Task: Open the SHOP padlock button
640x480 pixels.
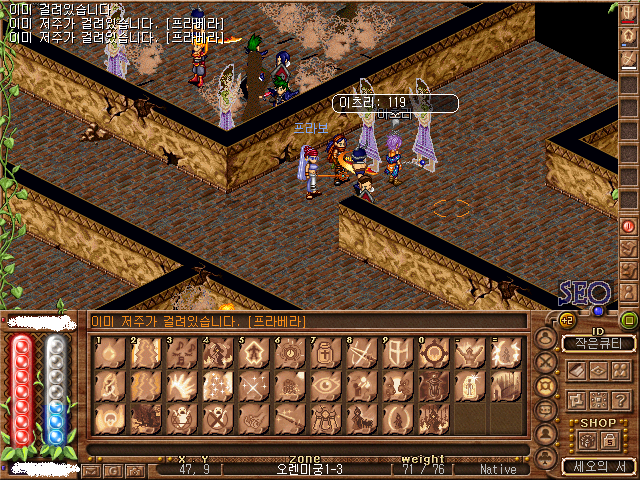Action: coord(610,440)
